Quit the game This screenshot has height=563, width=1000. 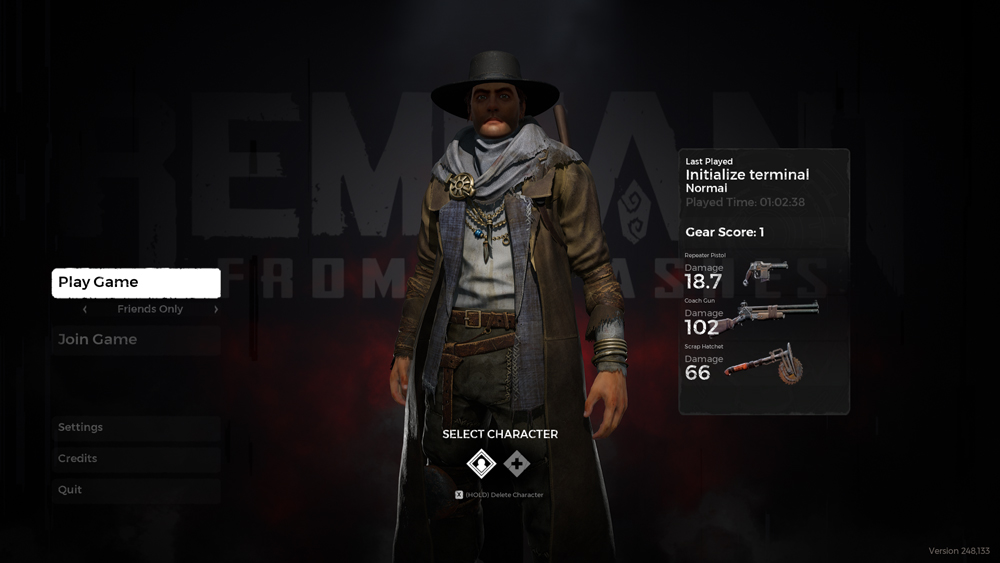136,490
